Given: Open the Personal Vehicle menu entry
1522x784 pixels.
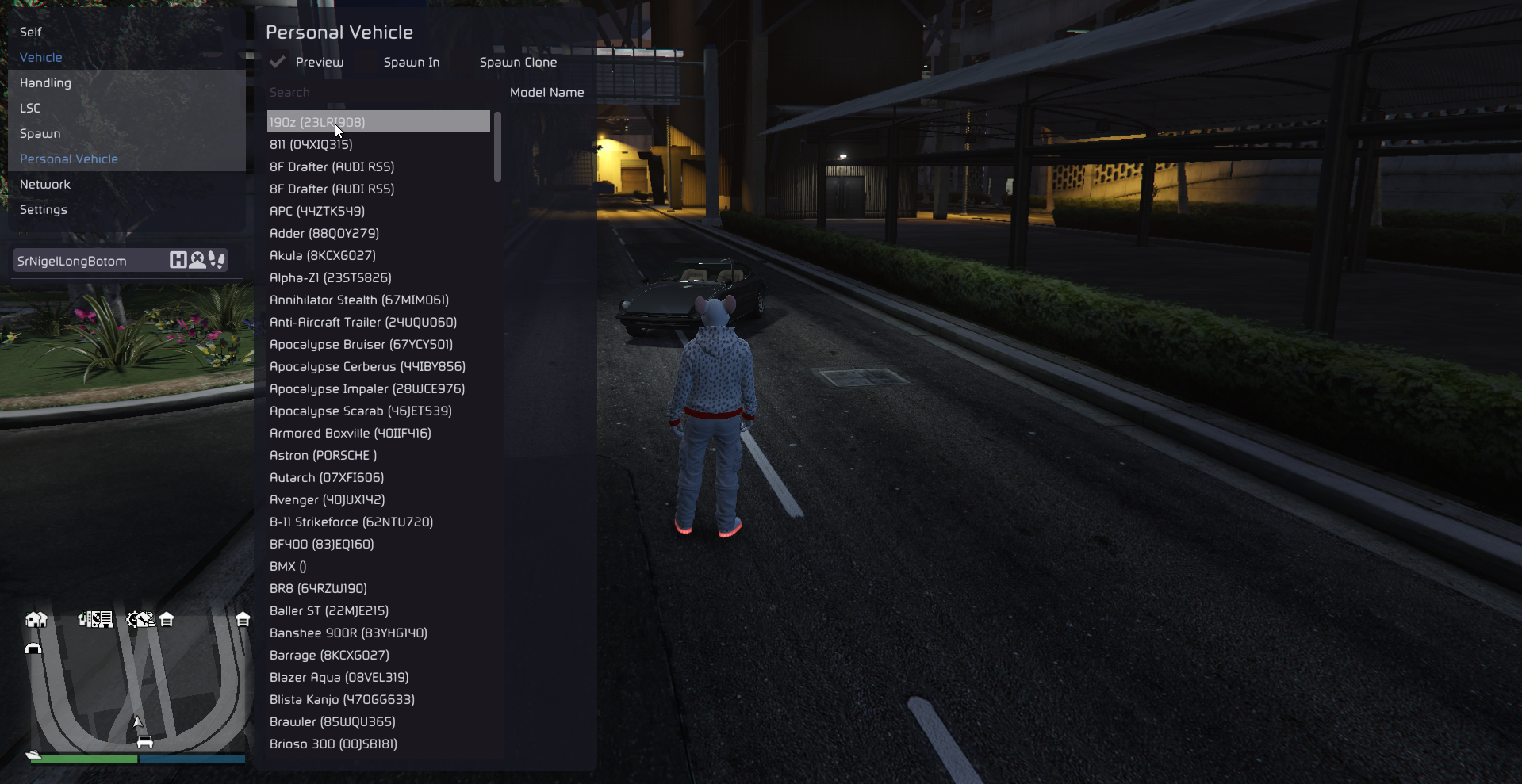Looking at the screenshot, I should (69, 159).
